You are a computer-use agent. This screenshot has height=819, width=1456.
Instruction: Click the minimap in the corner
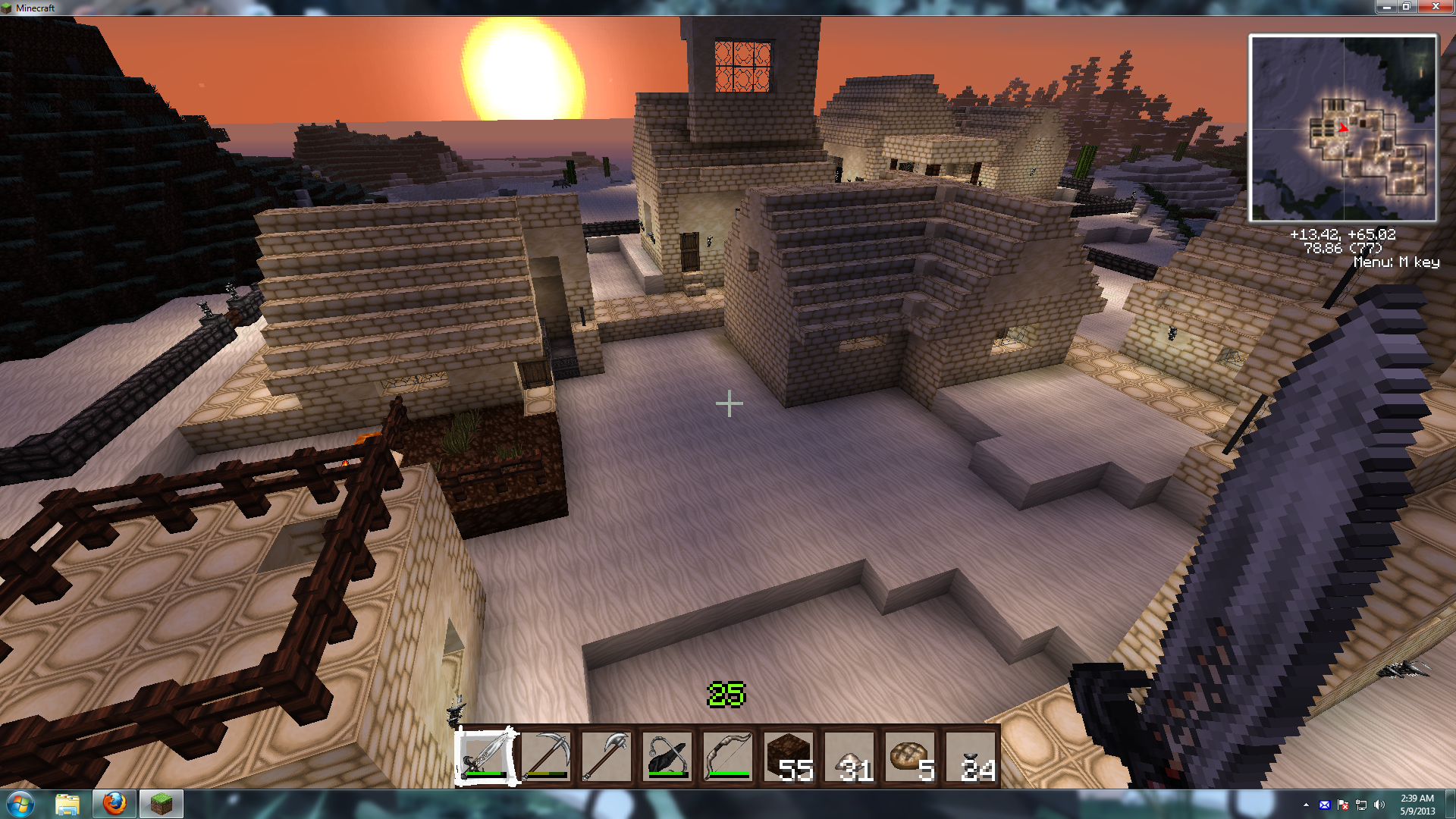pyautogui.click(x=1342, y=128)
